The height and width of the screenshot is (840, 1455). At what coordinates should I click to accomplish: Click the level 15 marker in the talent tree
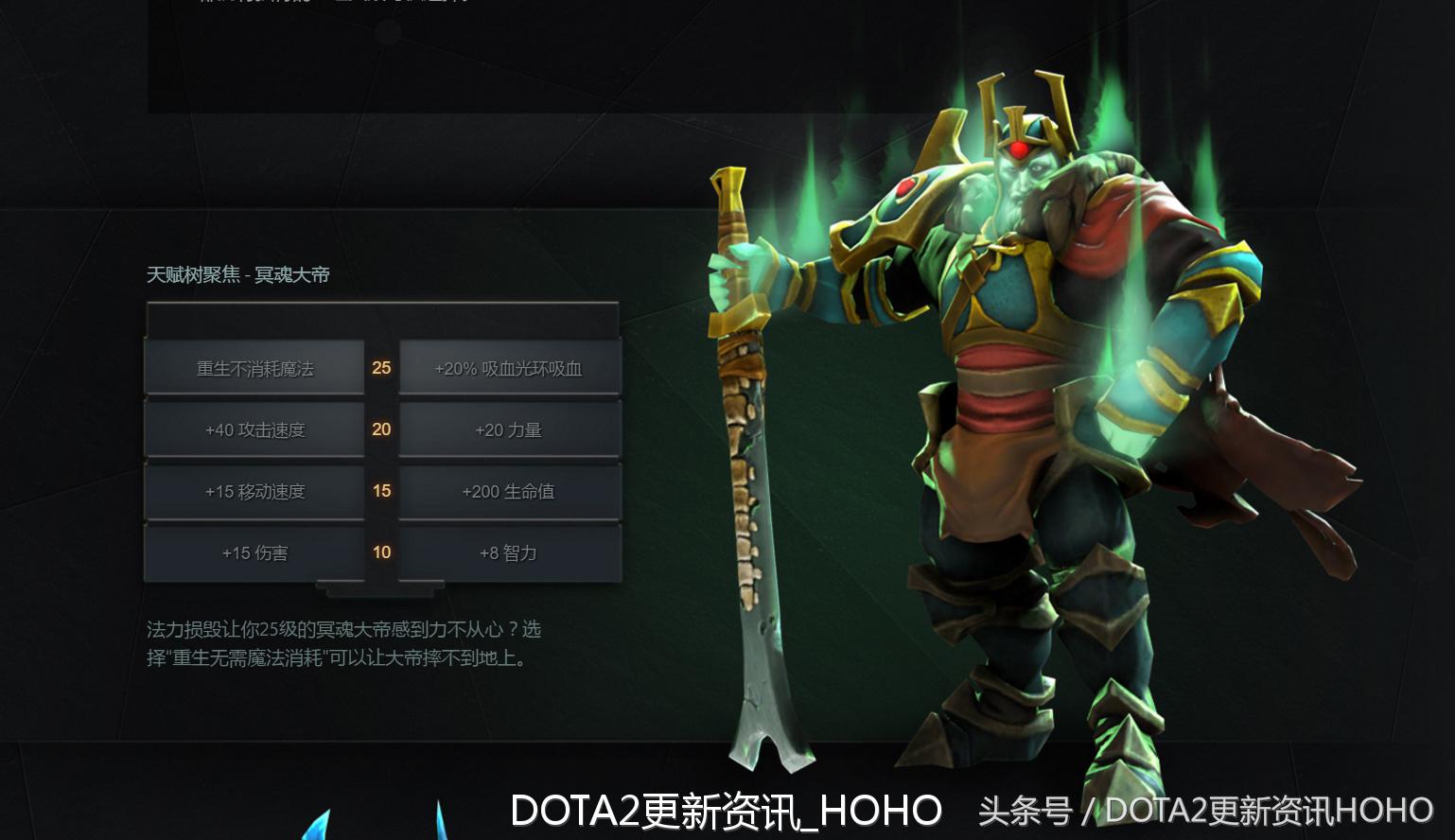coord(381,490)
